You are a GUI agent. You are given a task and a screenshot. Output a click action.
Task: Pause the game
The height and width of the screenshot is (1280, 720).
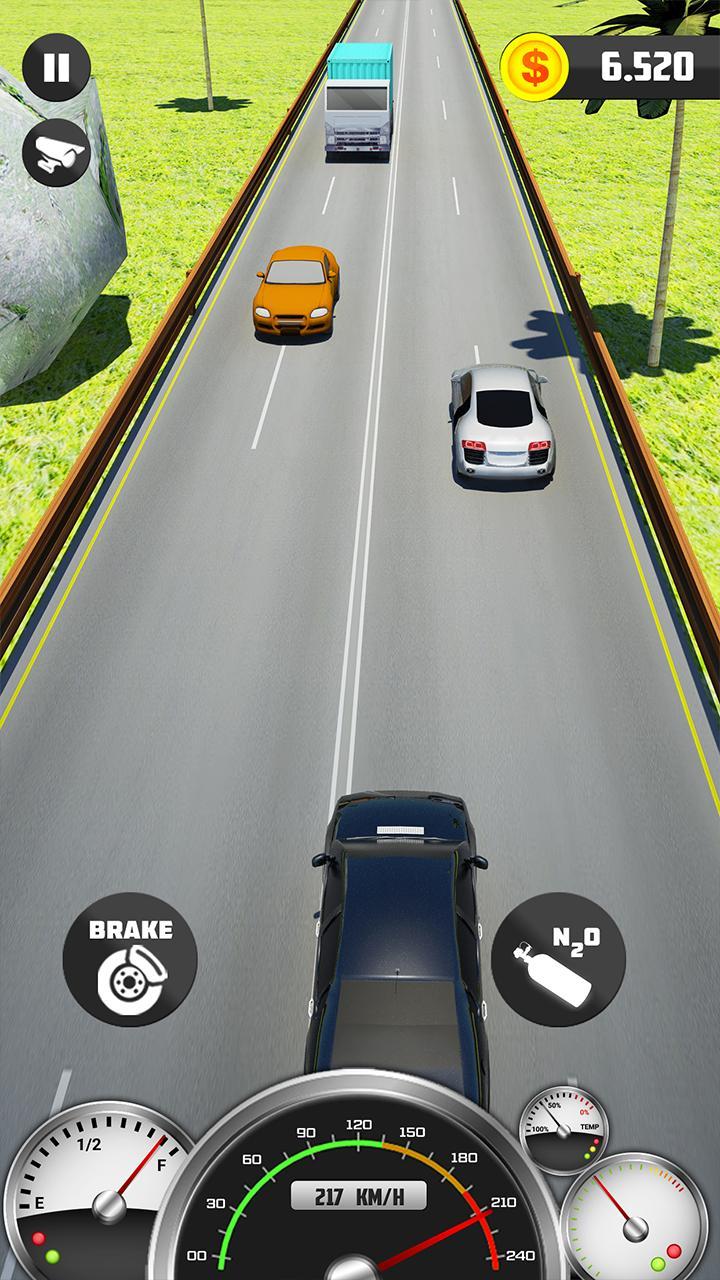coord(56,67)
